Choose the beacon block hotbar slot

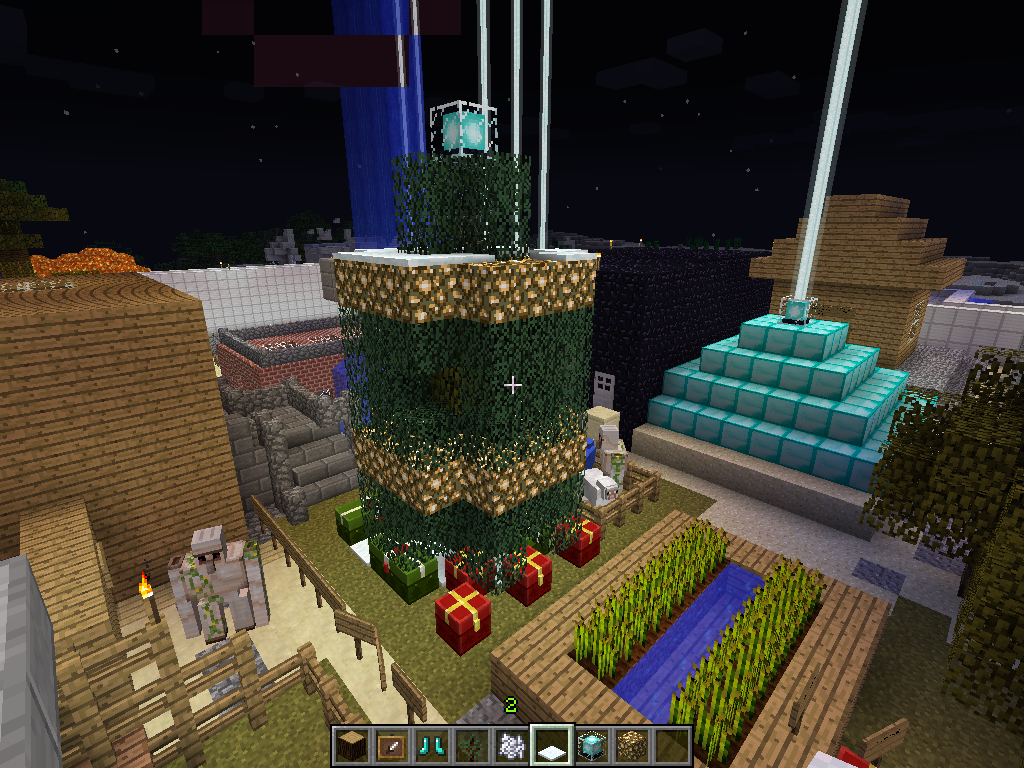[592, 745]
